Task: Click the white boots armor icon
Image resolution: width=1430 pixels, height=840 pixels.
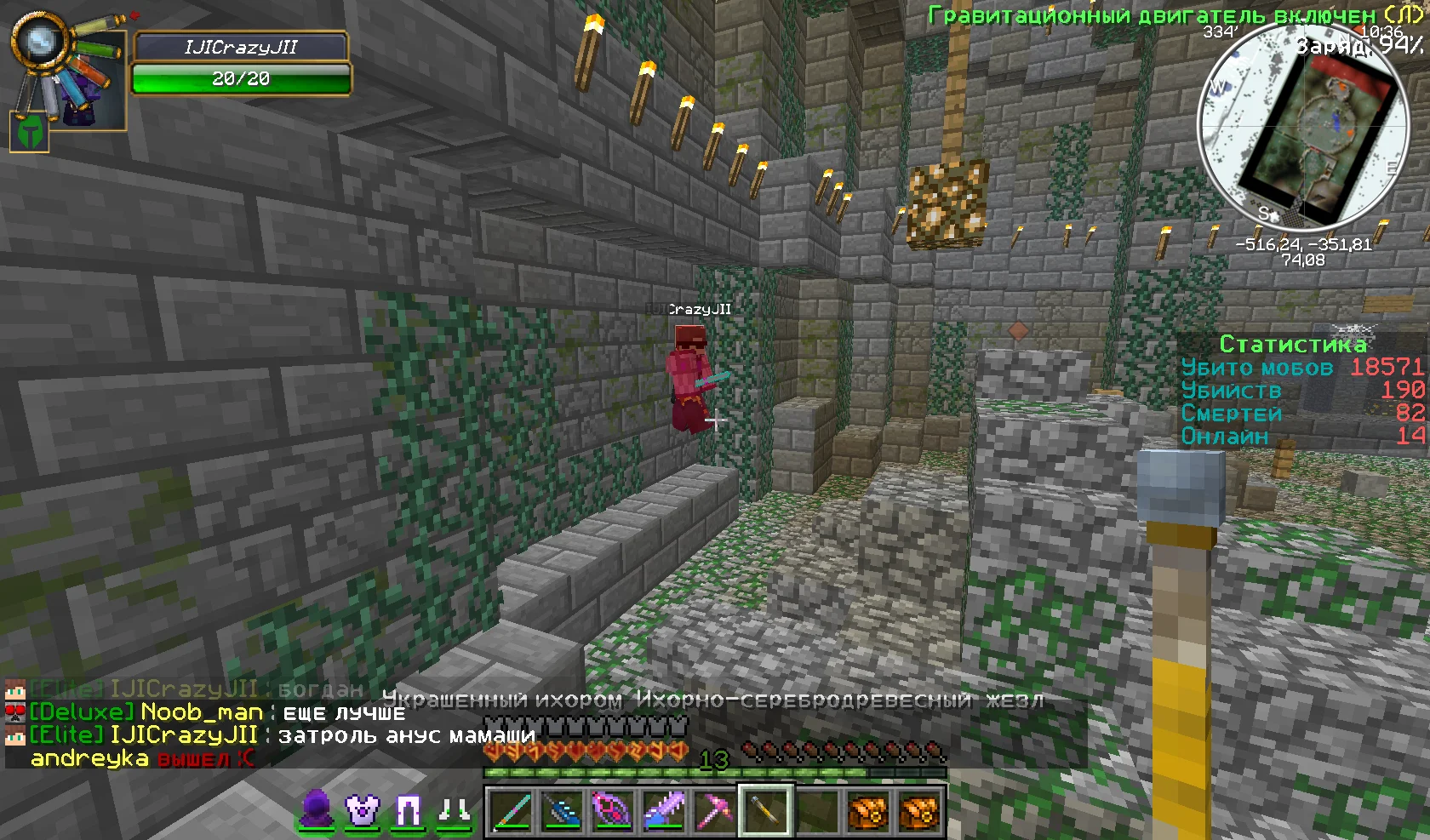Action: click(x=454, y=811)
